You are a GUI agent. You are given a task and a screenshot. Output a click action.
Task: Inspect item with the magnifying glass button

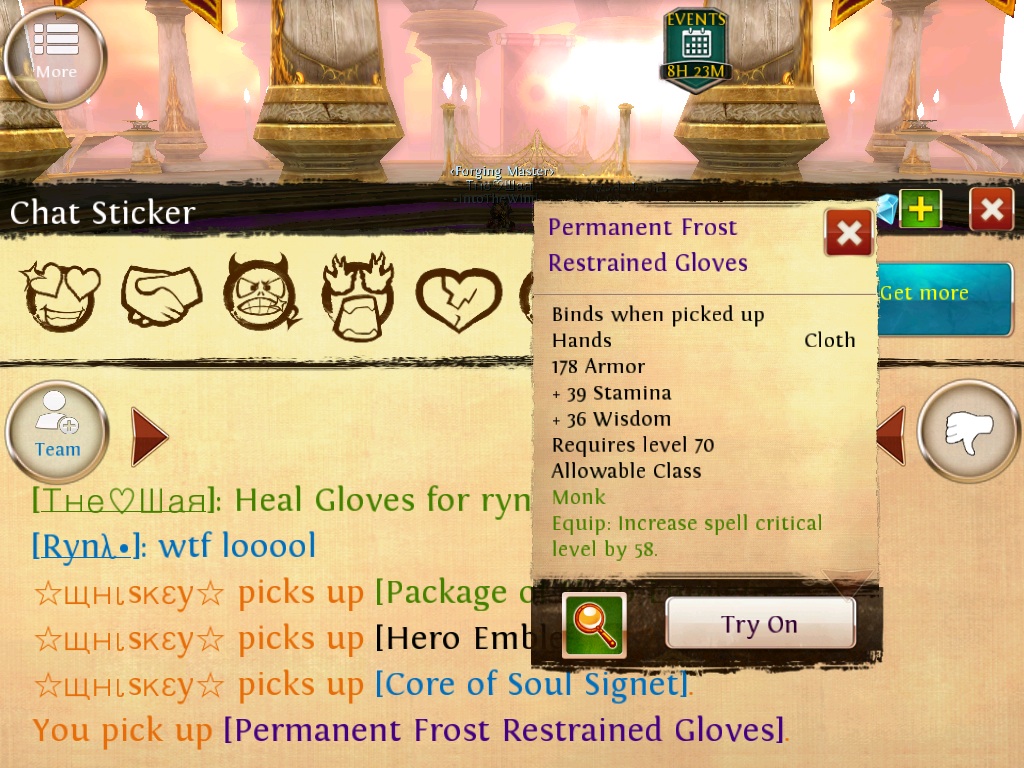[594, 625]
